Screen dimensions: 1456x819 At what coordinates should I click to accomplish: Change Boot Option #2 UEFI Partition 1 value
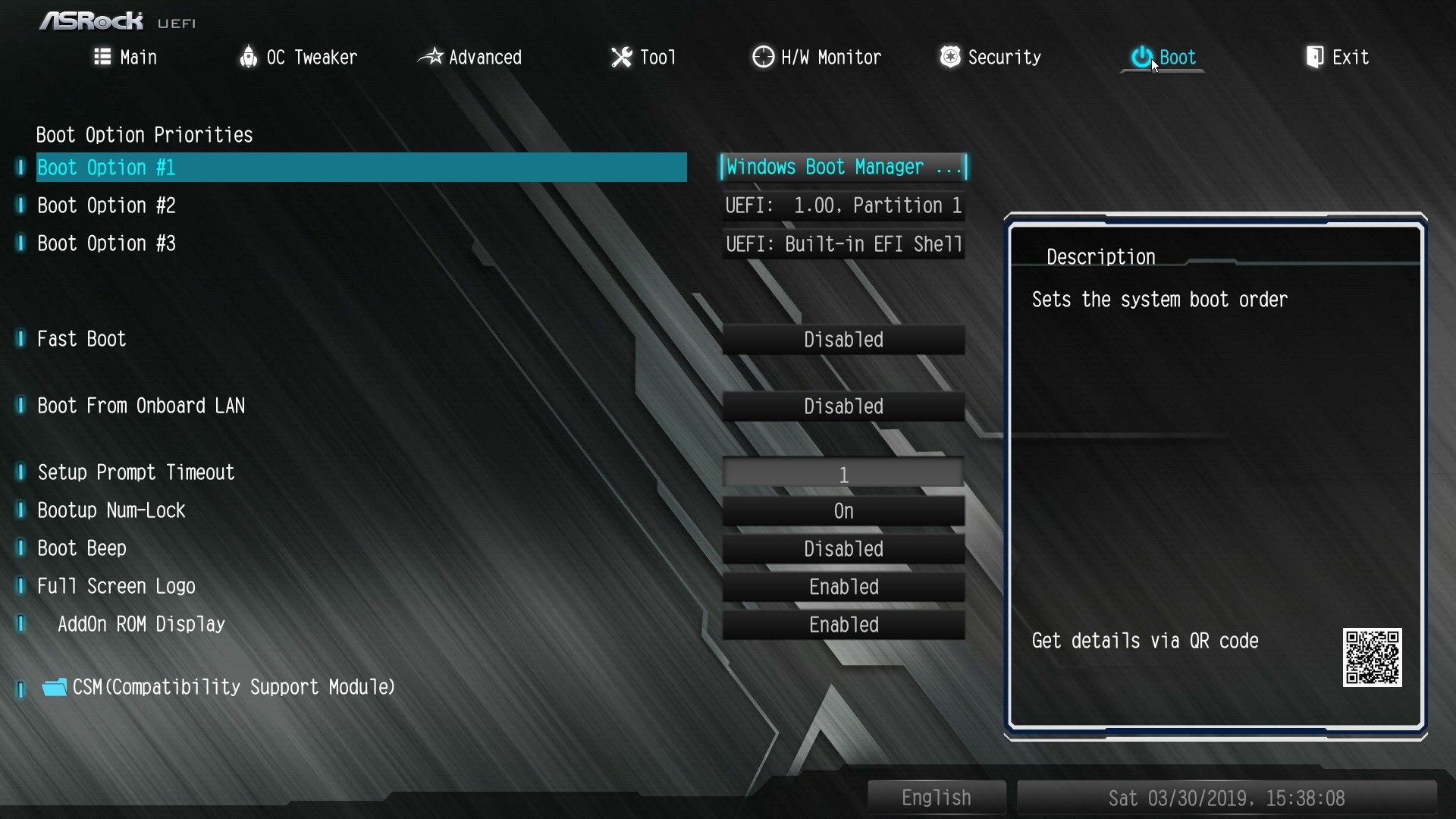pos(843,206)
